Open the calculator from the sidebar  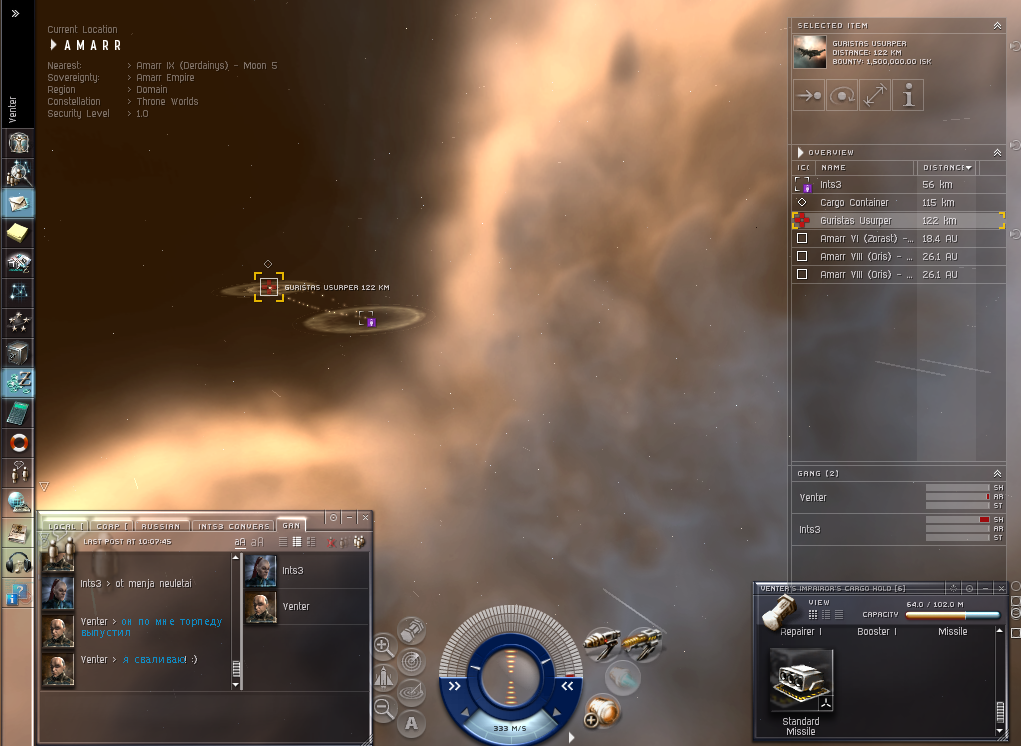(x=19, y=413)
